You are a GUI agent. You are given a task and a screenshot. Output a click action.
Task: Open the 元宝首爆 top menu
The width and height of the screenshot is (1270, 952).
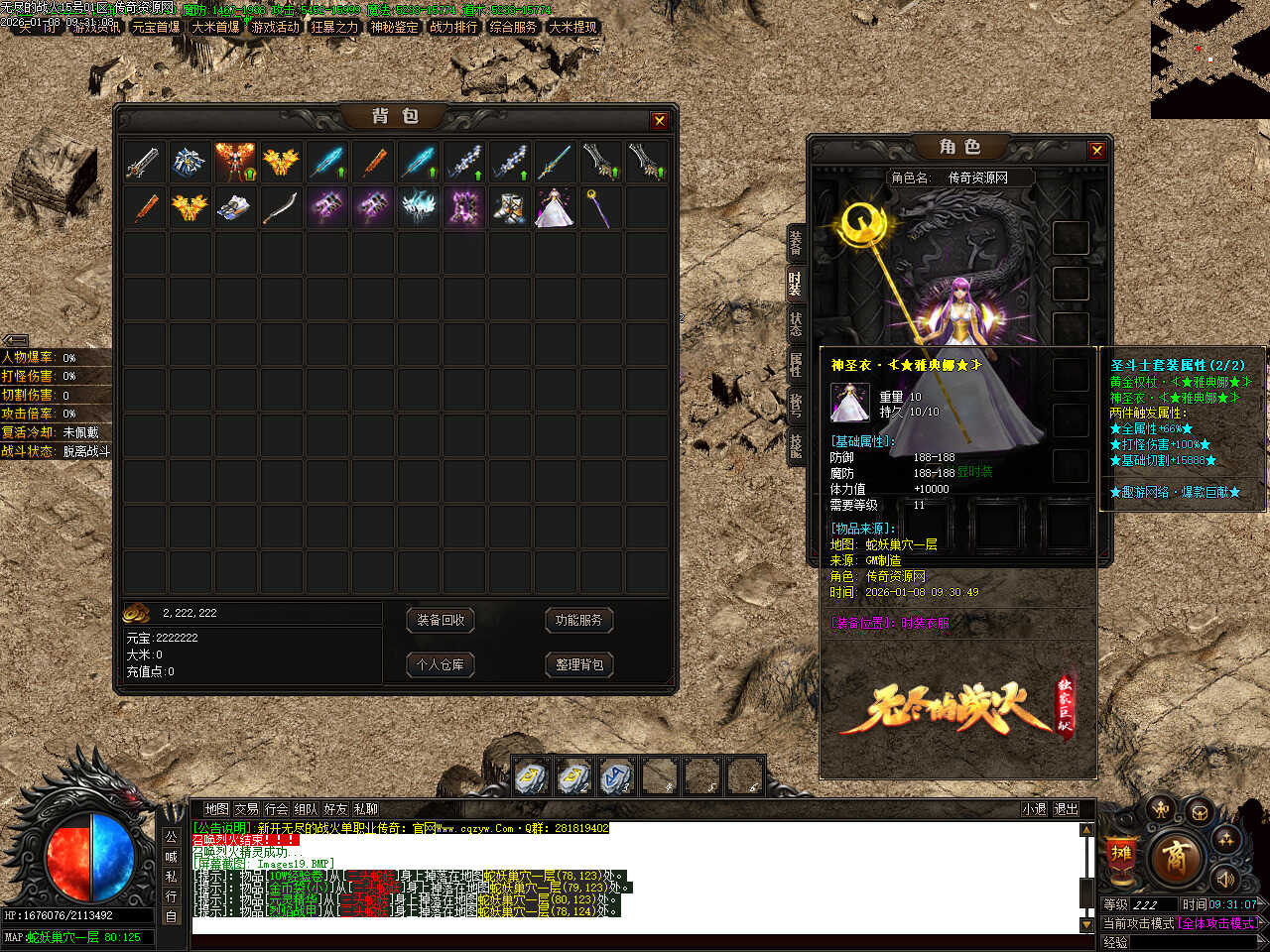click(156, 28)
